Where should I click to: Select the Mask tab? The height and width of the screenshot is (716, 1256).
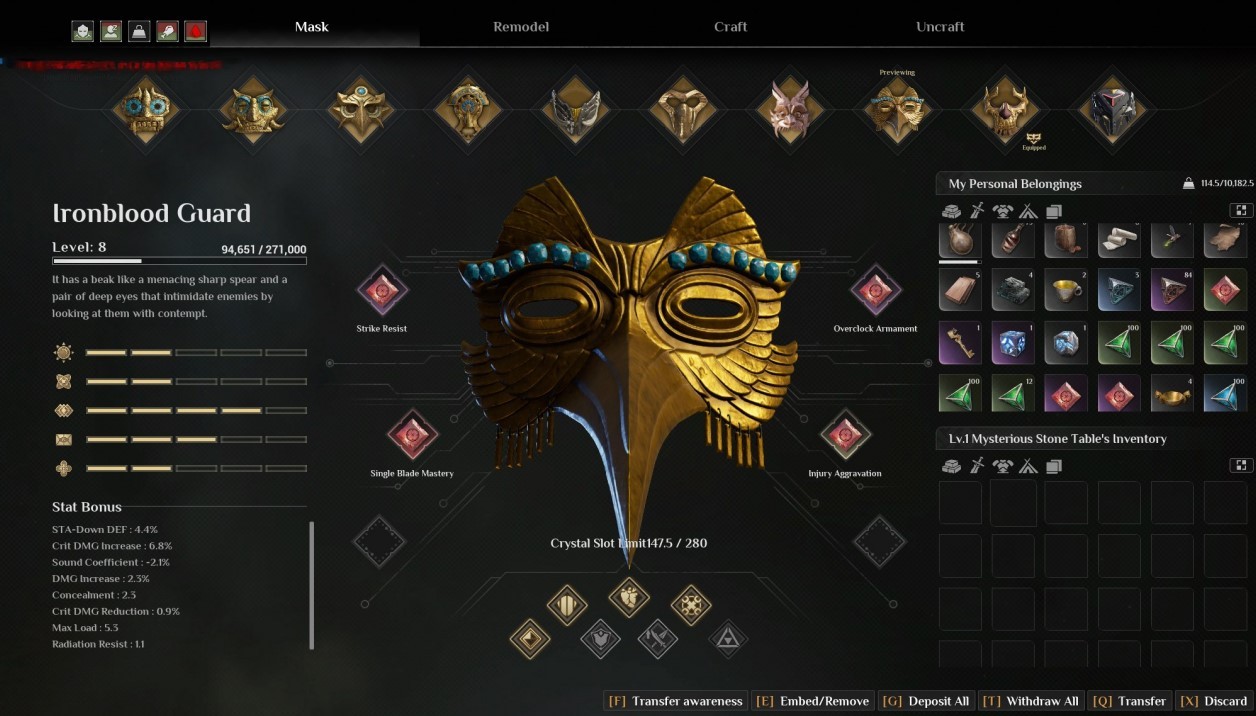tap(312, 27)
